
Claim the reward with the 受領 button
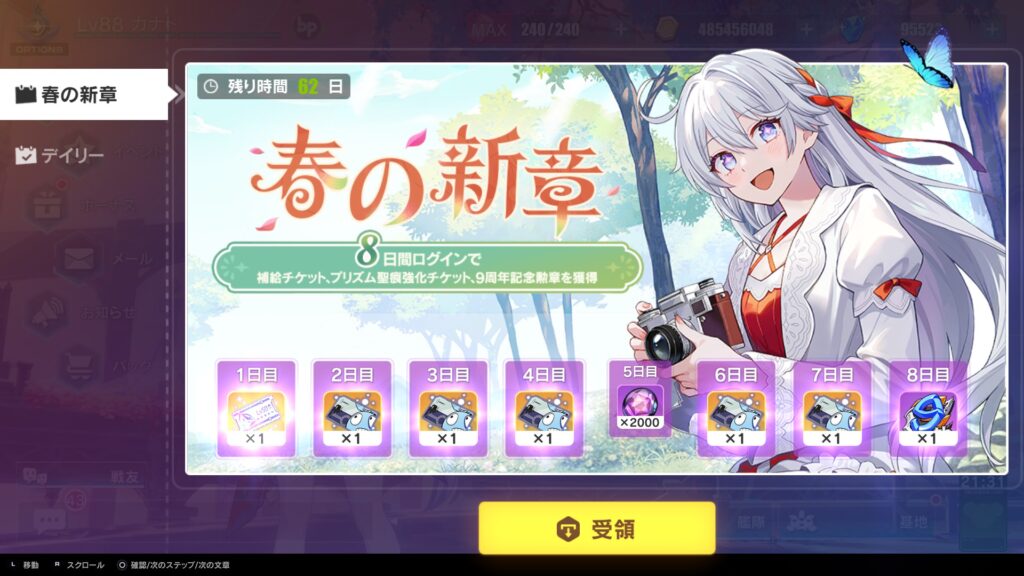[596, 528]
